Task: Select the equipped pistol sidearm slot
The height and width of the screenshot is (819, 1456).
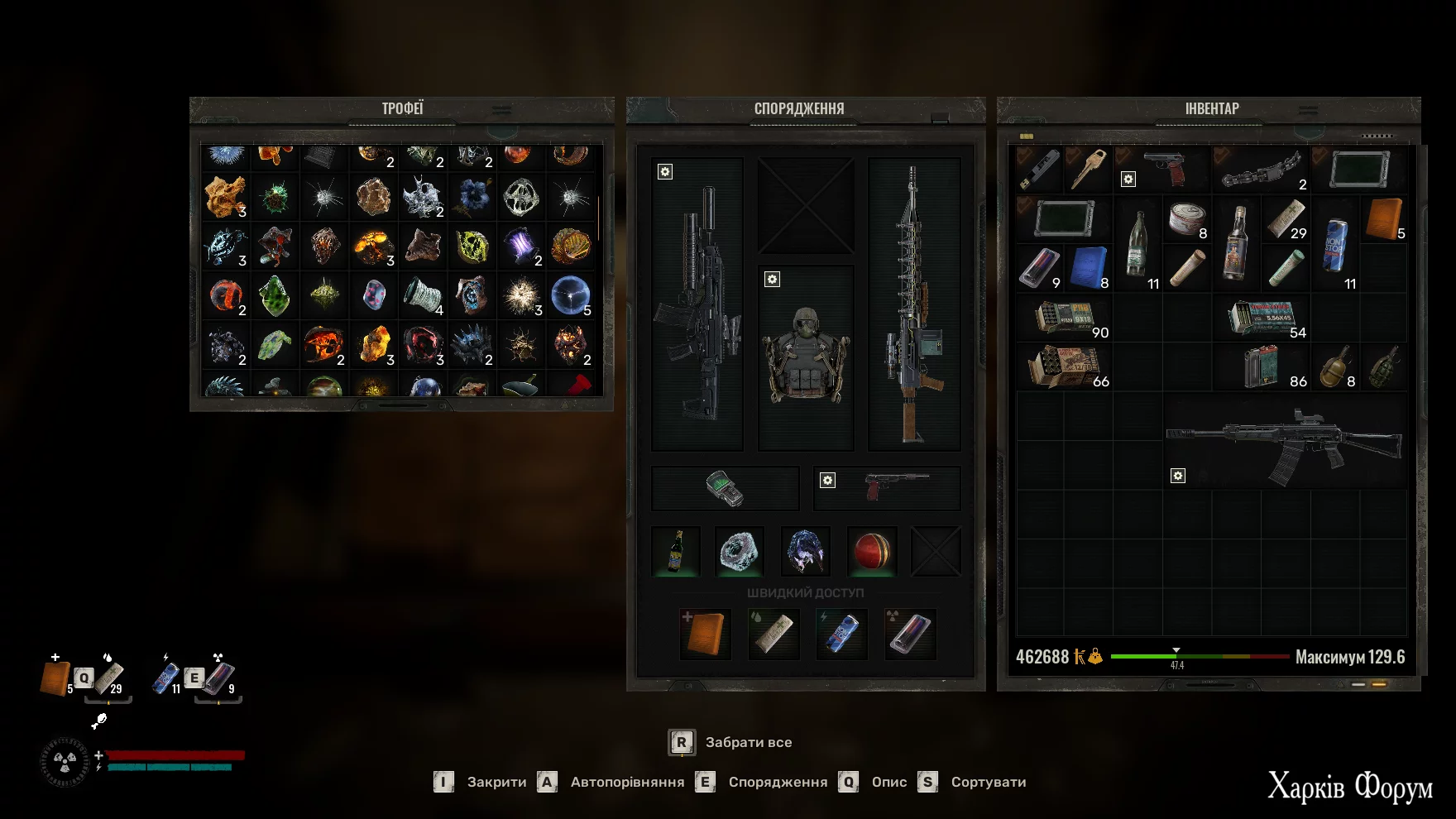Action: [887, 488]
